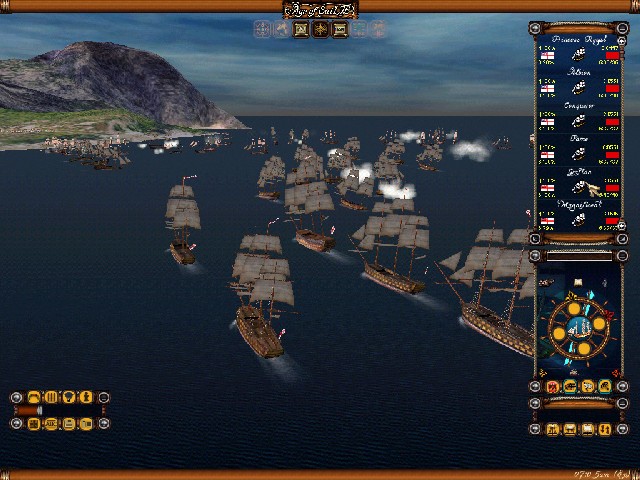Click the chess pawn command icon
This screenshot has height=480, width=640.
85,398
